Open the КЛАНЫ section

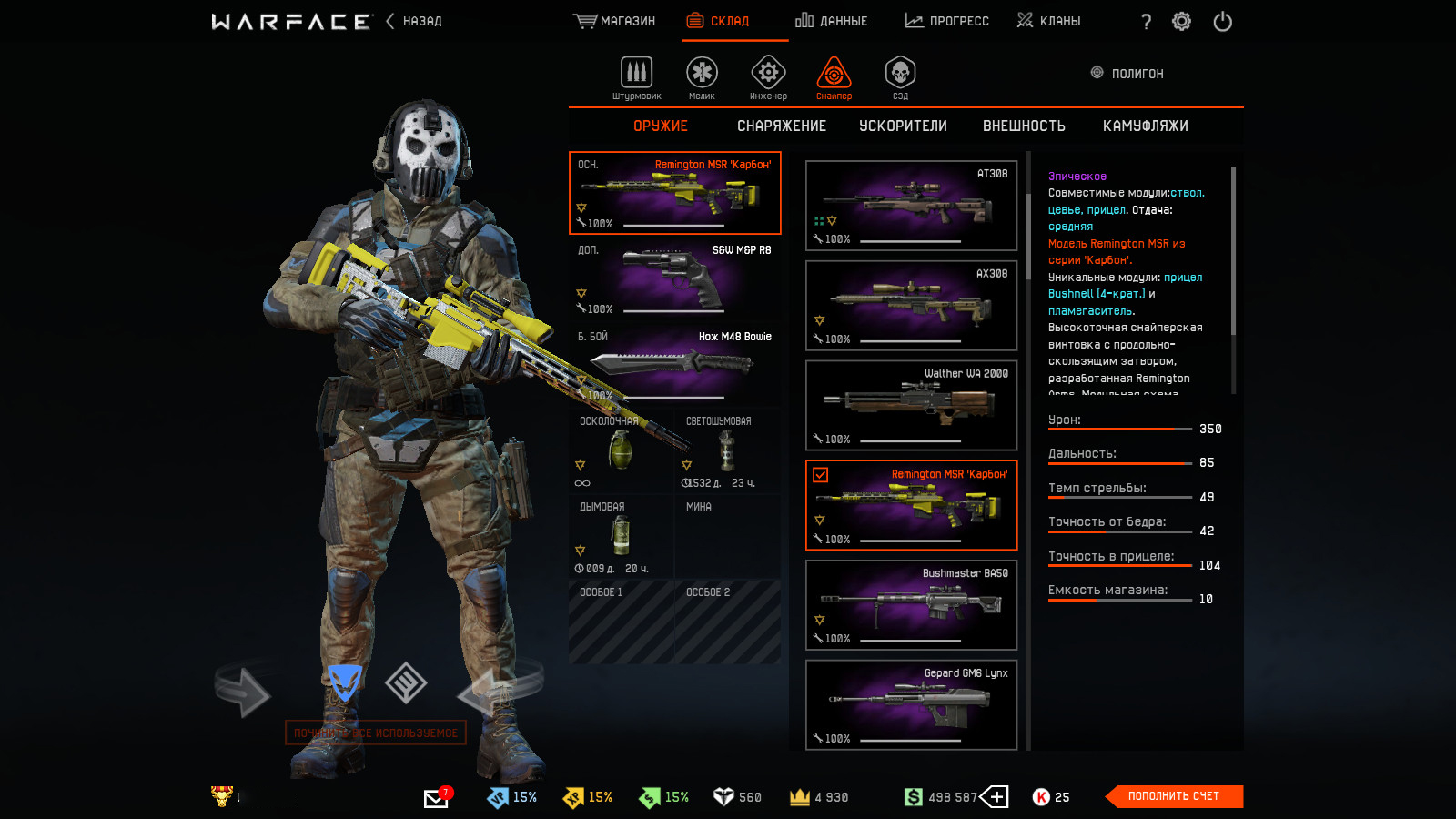pos(1049,21)
